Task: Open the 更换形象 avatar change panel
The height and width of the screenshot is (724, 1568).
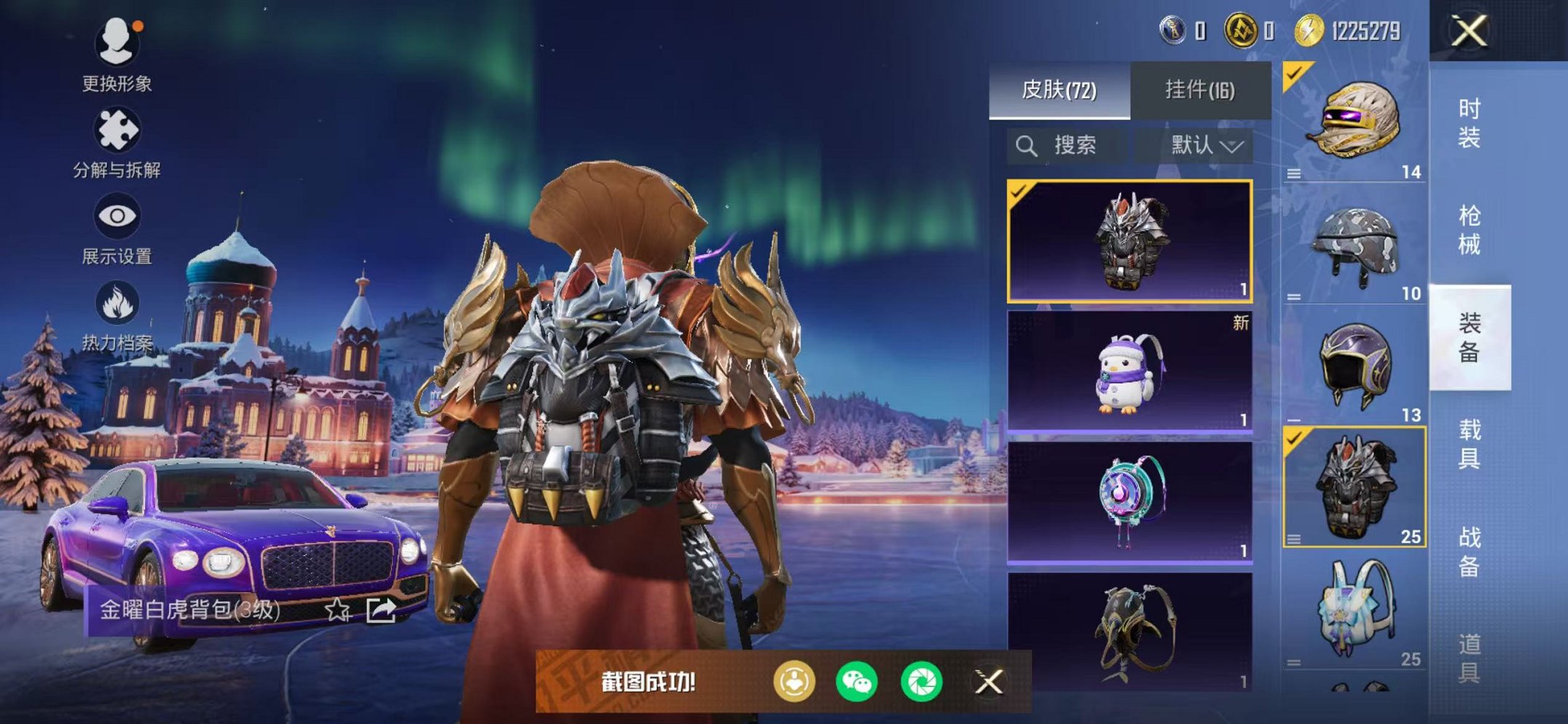Action: (x=117, y=44)
